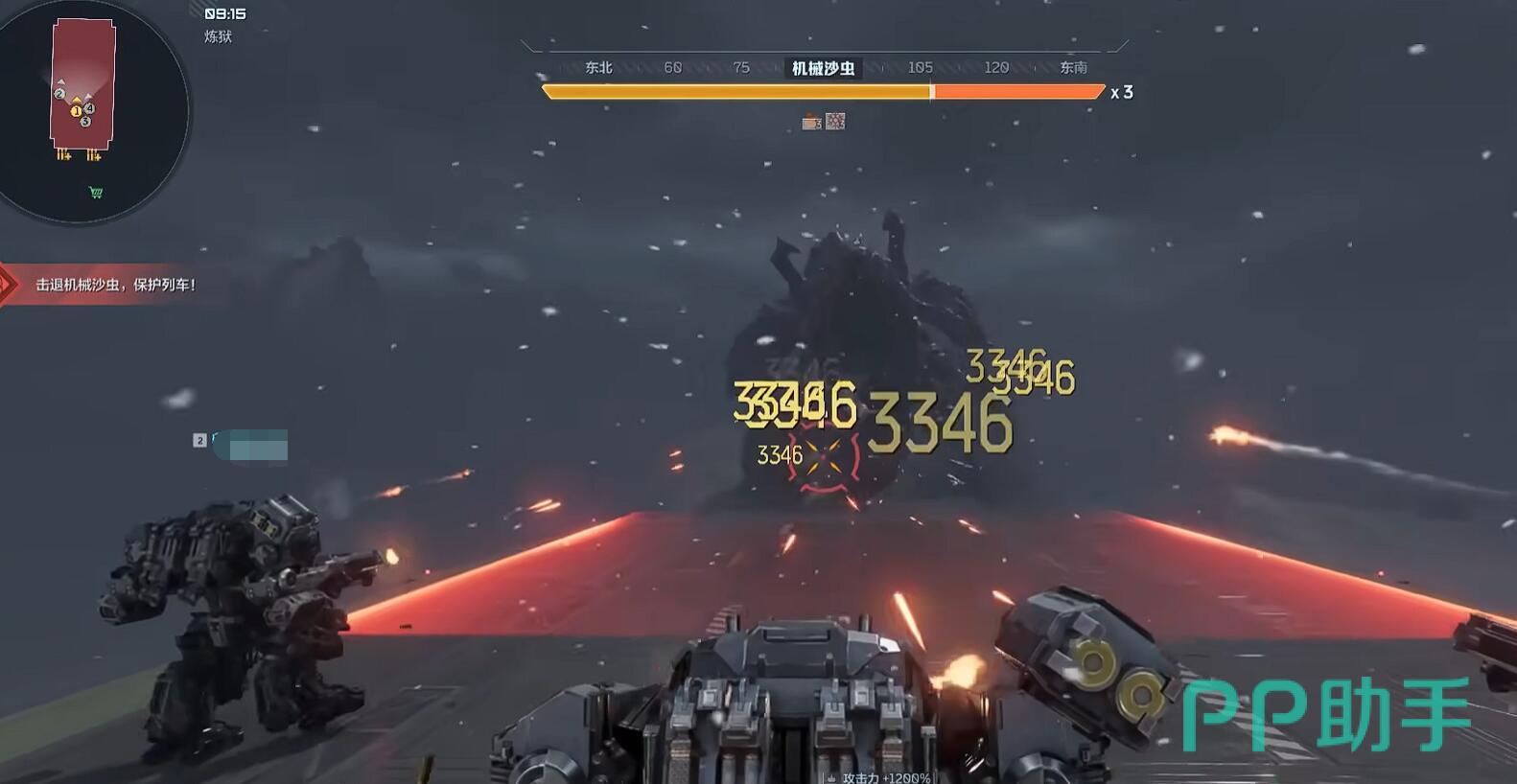
Task: Select the green shopping cart map marker
Action: point(96,193)
